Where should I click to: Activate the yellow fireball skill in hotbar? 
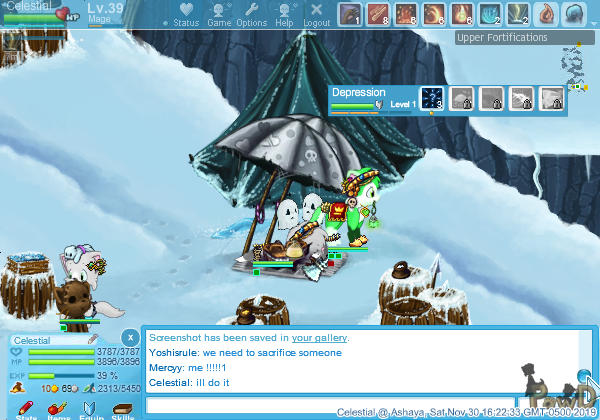click(436, 14)
